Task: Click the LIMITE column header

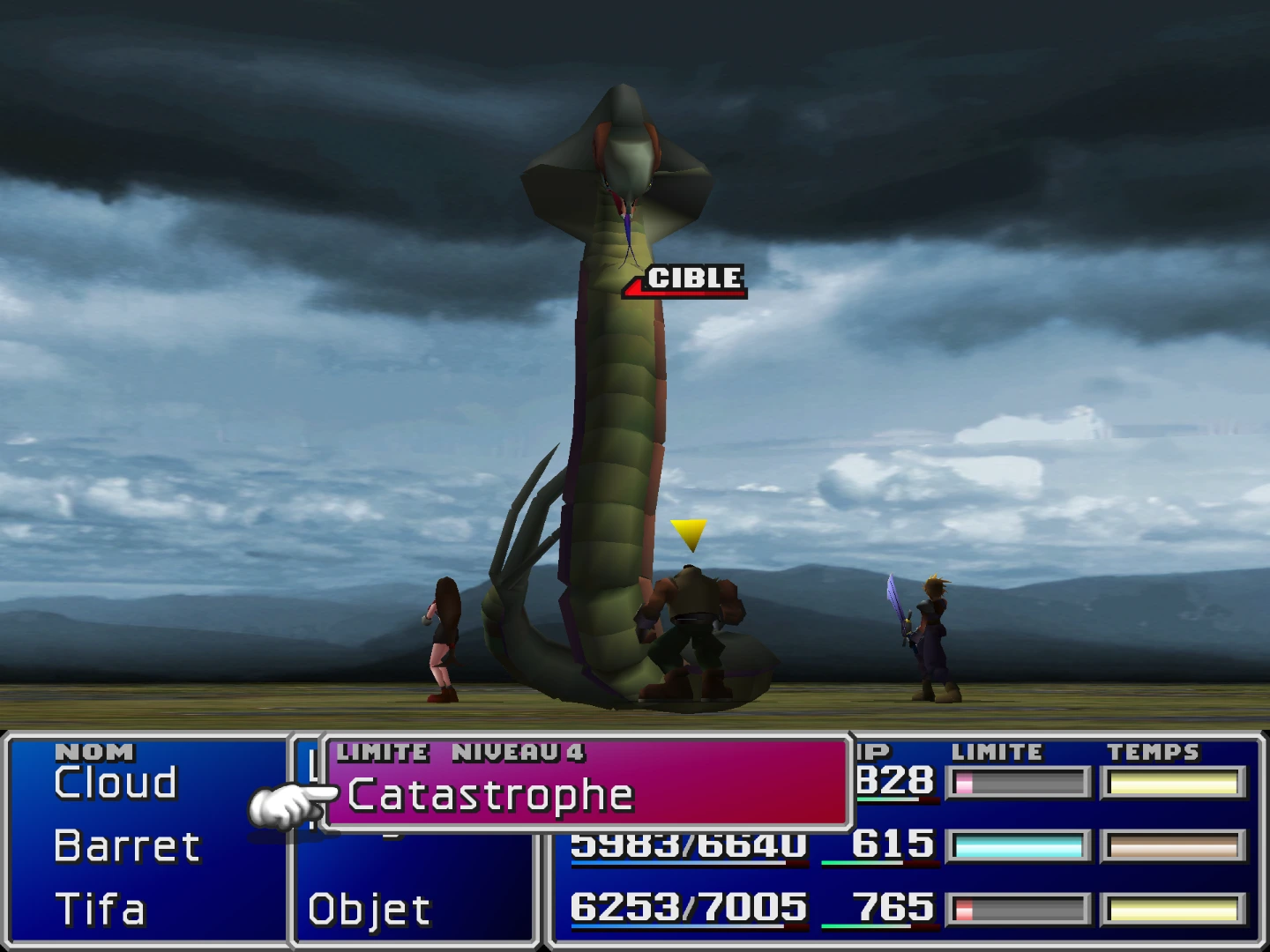Action: click(x=998, y=752)
